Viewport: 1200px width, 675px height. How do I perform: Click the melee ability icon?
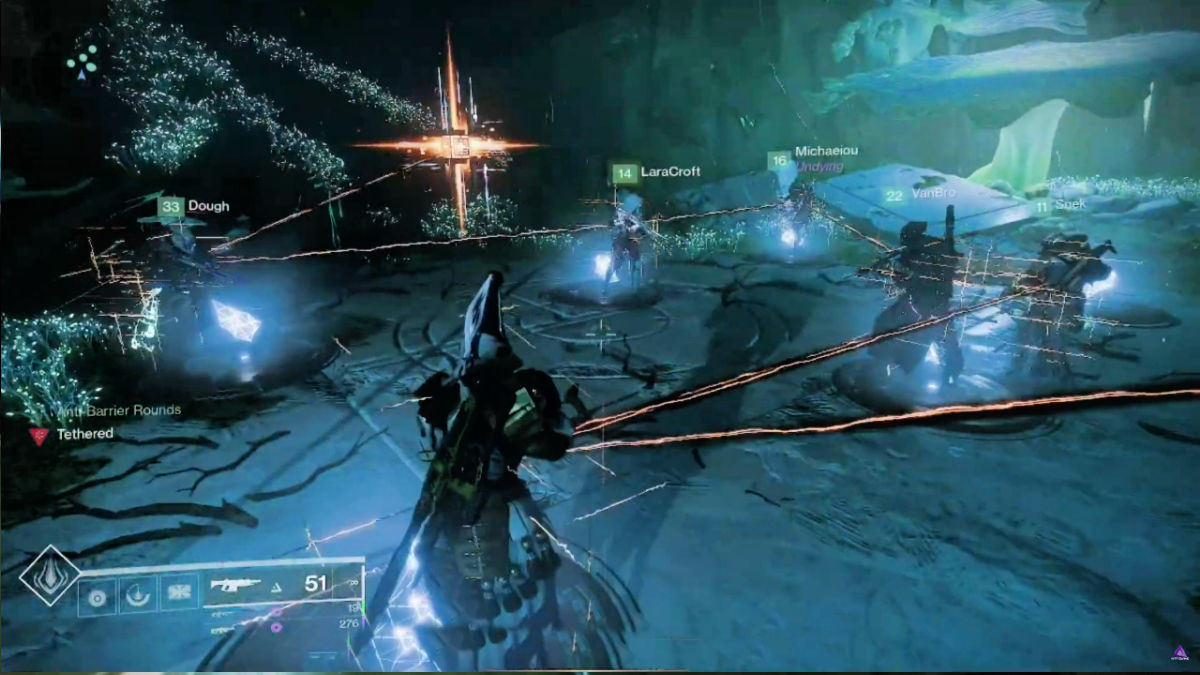click(136, 595)
